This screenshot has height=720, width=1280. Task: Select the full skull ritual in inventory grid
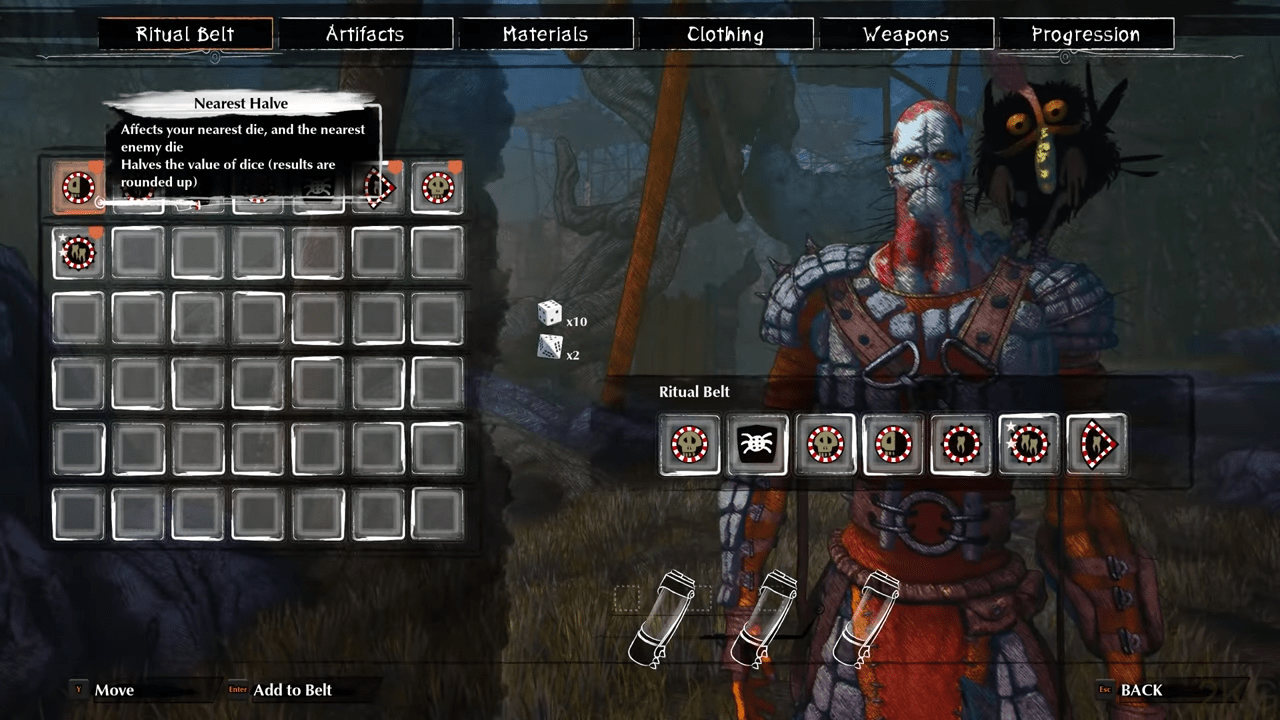click(438, 187)
